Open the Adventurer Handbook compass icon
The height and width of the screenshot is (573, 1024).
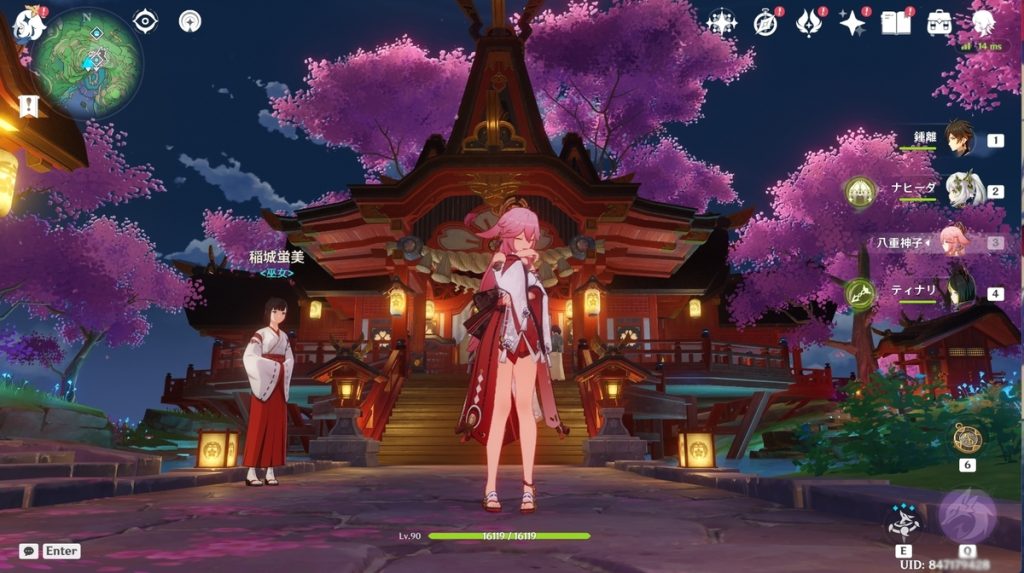click(766, 23)
